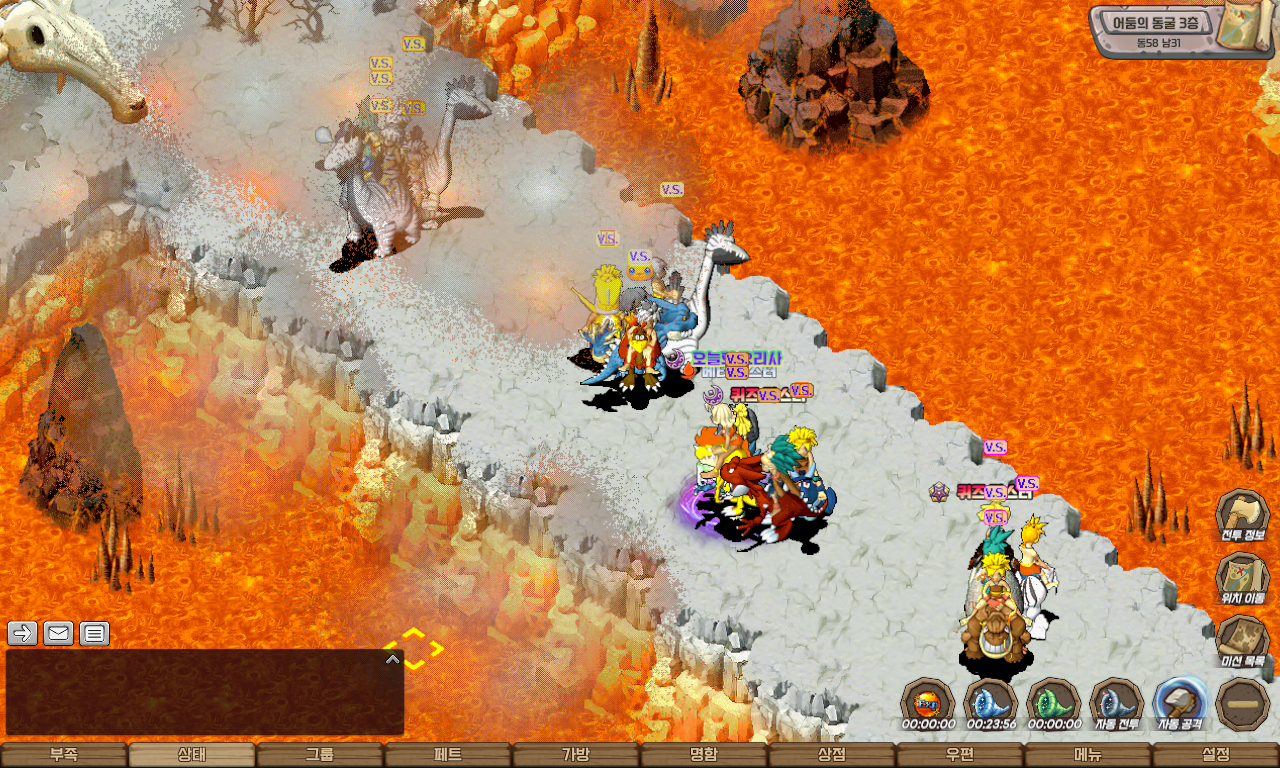Open the 가방 (bag) inventory
This screenshot has width=1280, height=768.
[576, 755]
